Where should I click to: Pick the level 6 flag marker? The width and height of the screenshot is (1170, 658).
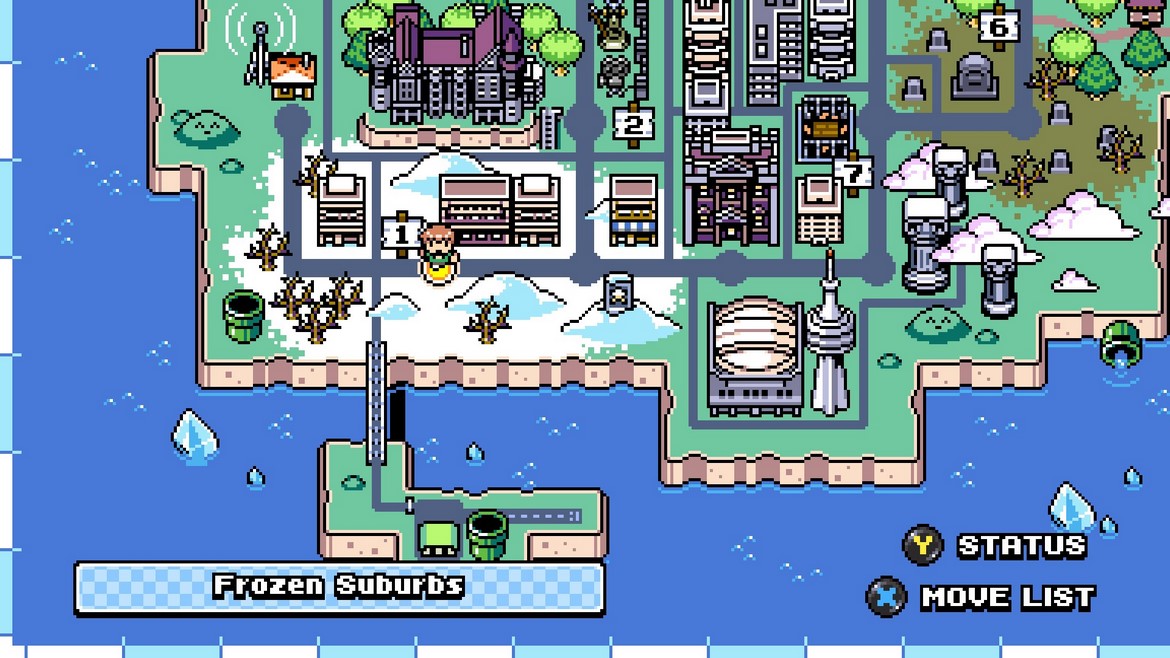[998, 27]
